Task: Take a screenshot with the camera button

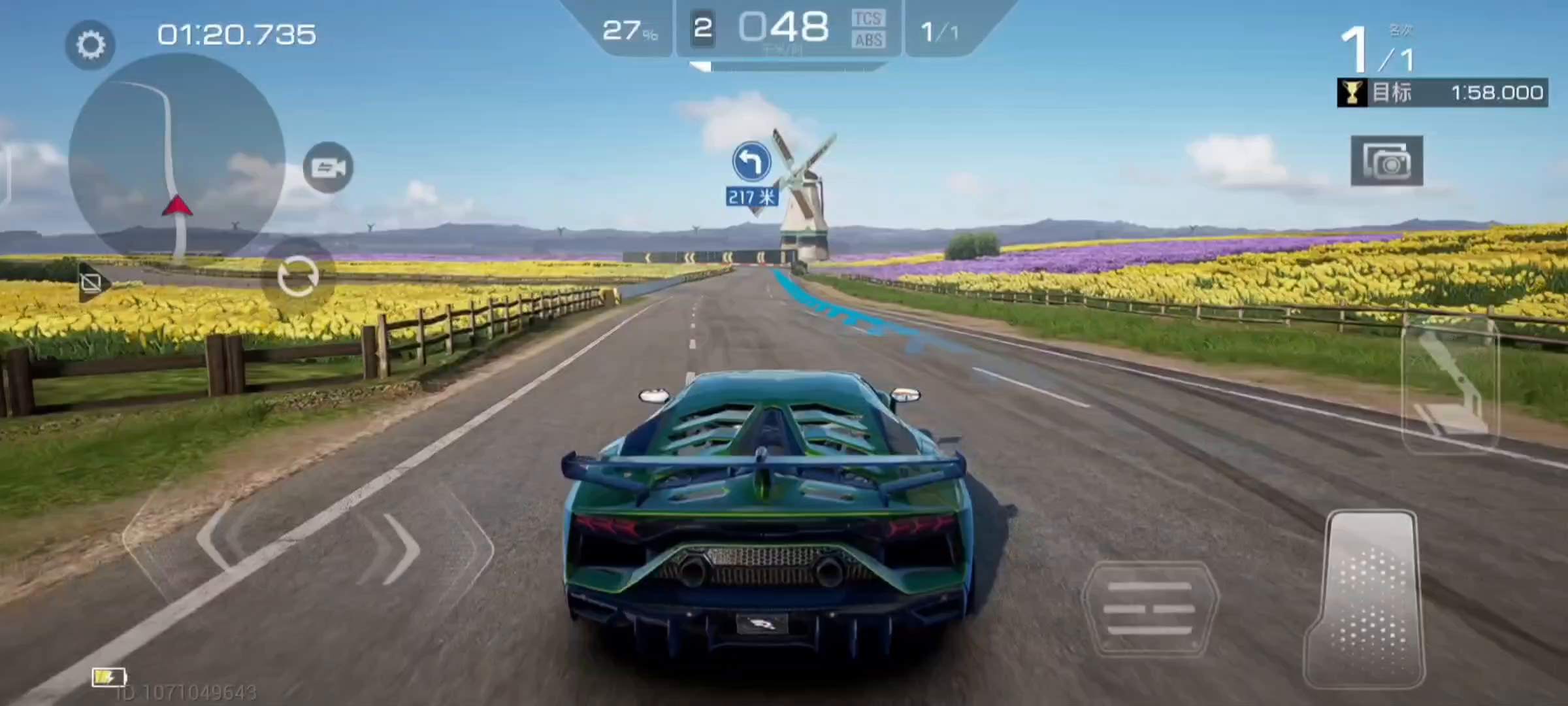Action: [1386, 161]
